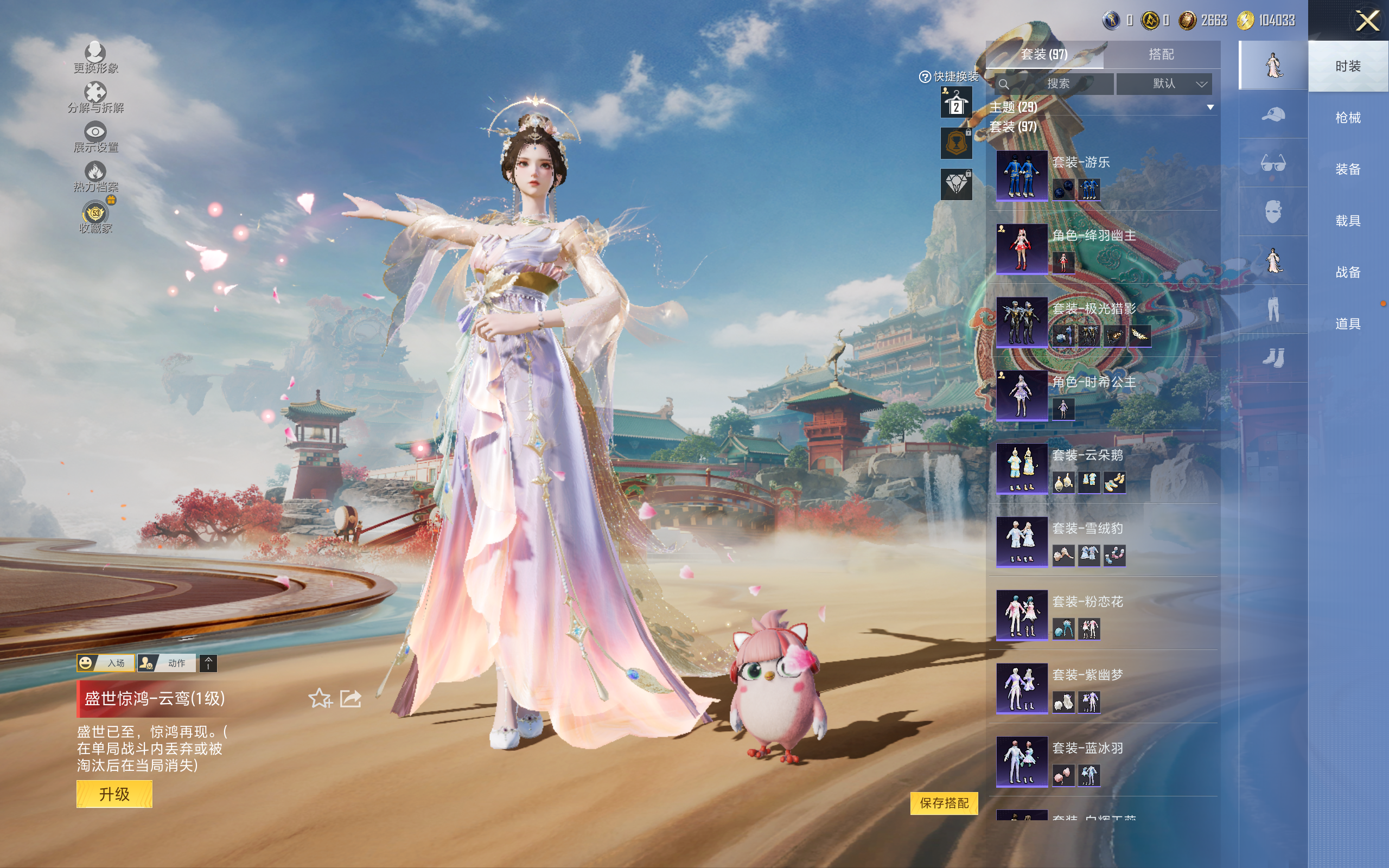Close the wardrobe screen with the X
Screen dimensions: 1389x868
pos(1367,21)
